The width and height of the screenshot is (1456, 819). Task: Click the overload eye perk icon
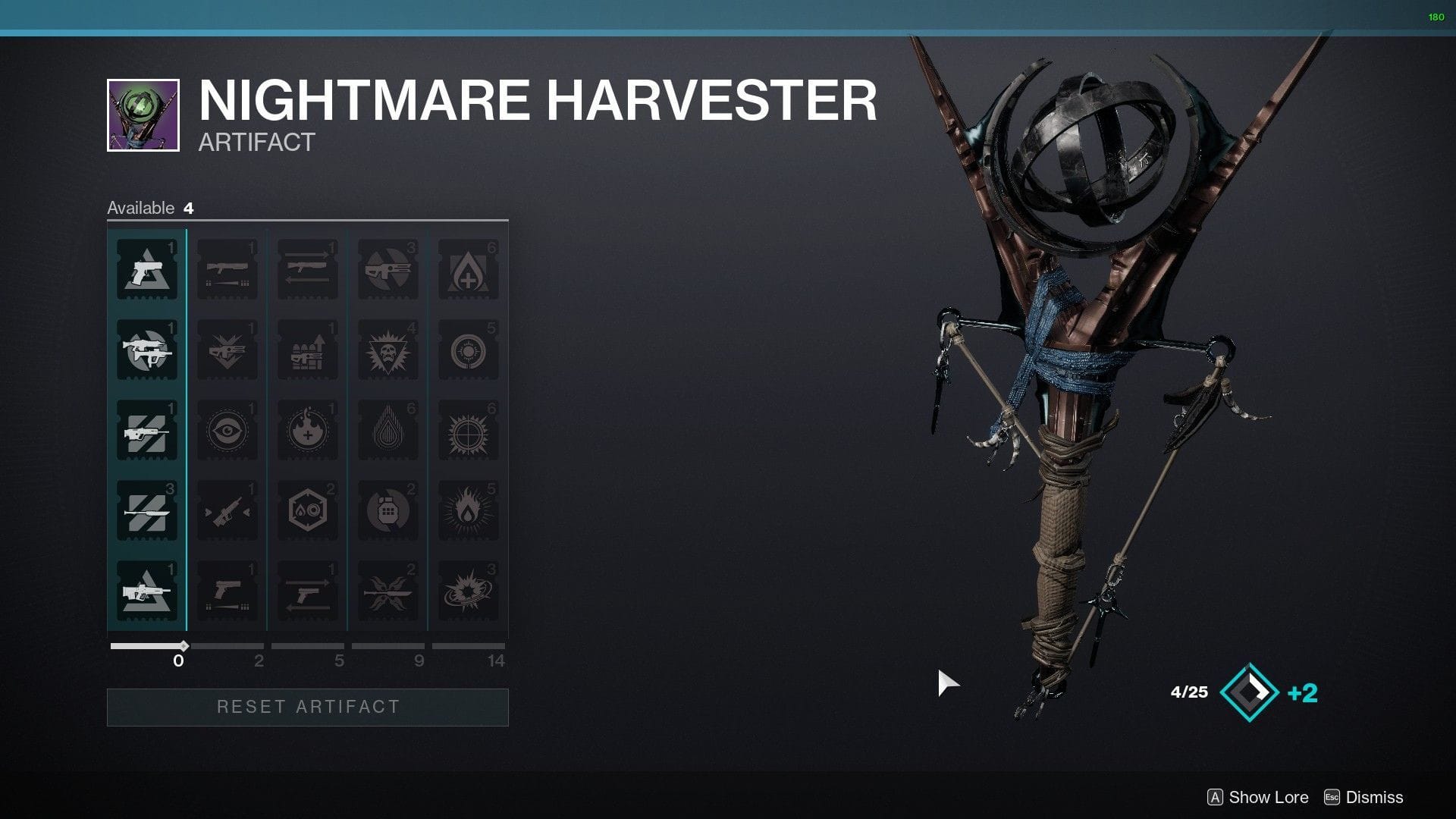click(x=227, y=431)
